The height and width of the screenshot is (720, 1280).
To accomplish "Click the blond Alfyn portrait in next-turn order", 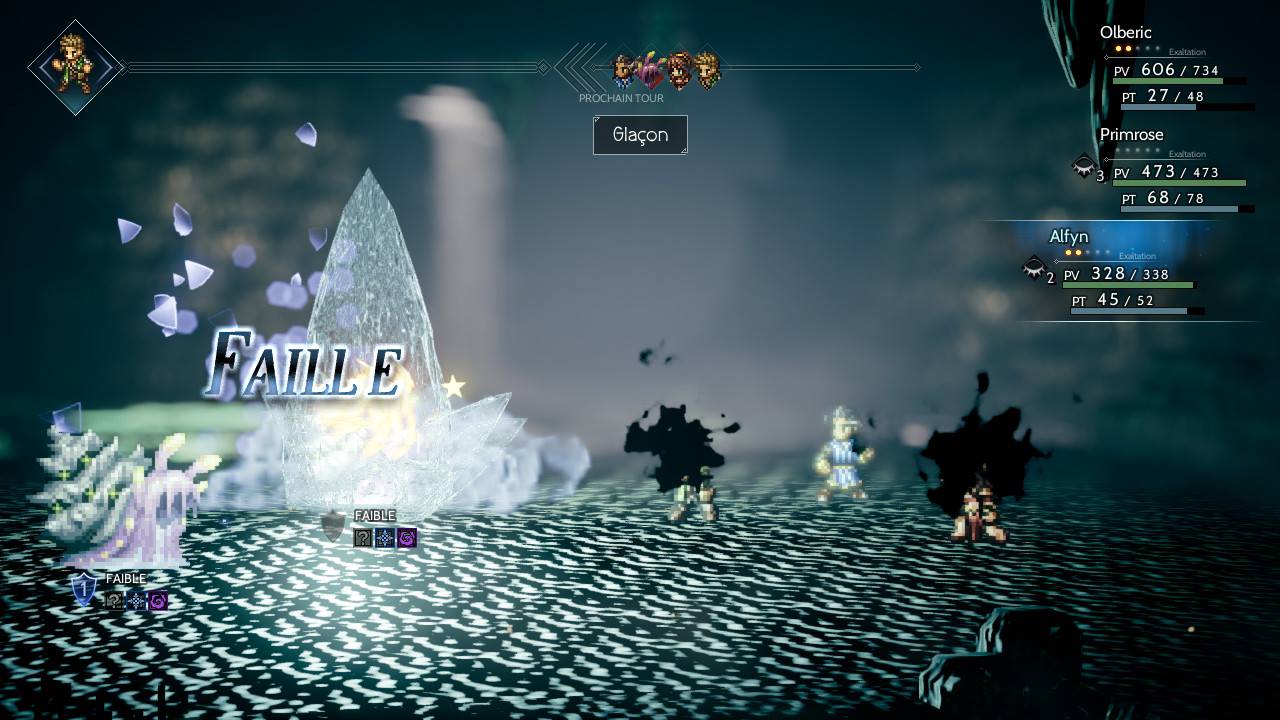I will (707, 69).
